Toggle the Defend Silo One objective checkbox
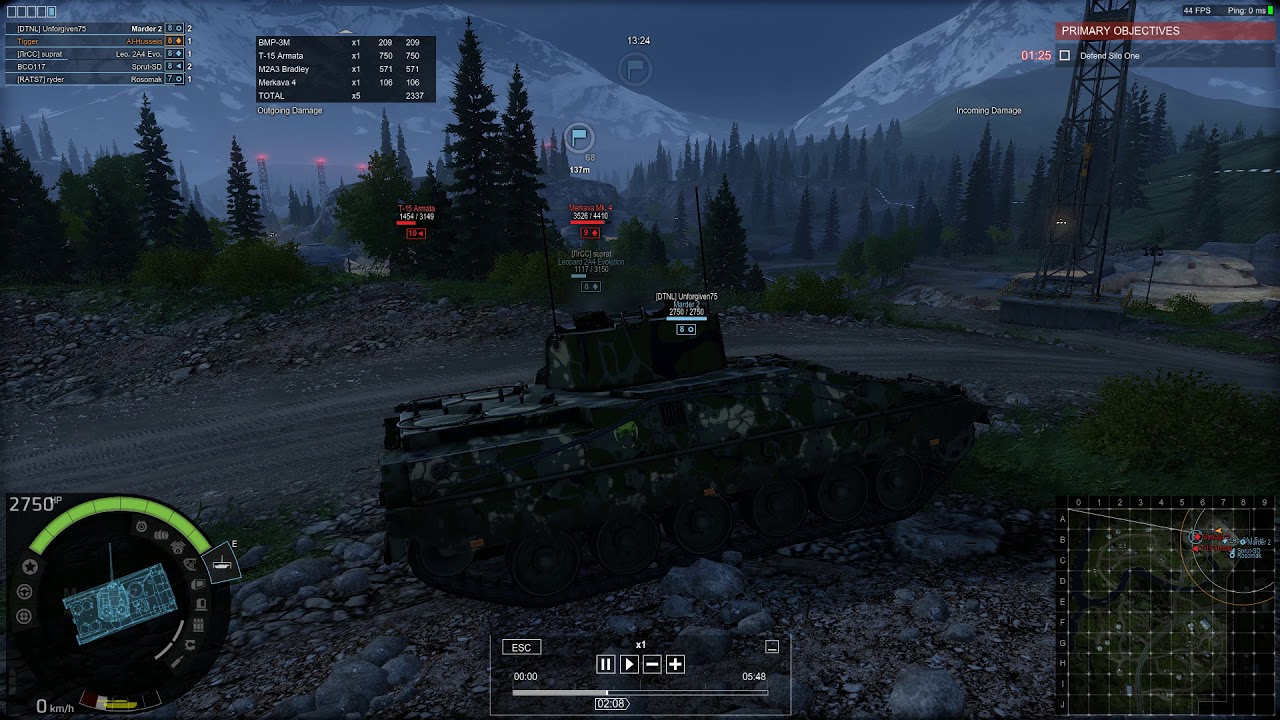 (1065, 56)
